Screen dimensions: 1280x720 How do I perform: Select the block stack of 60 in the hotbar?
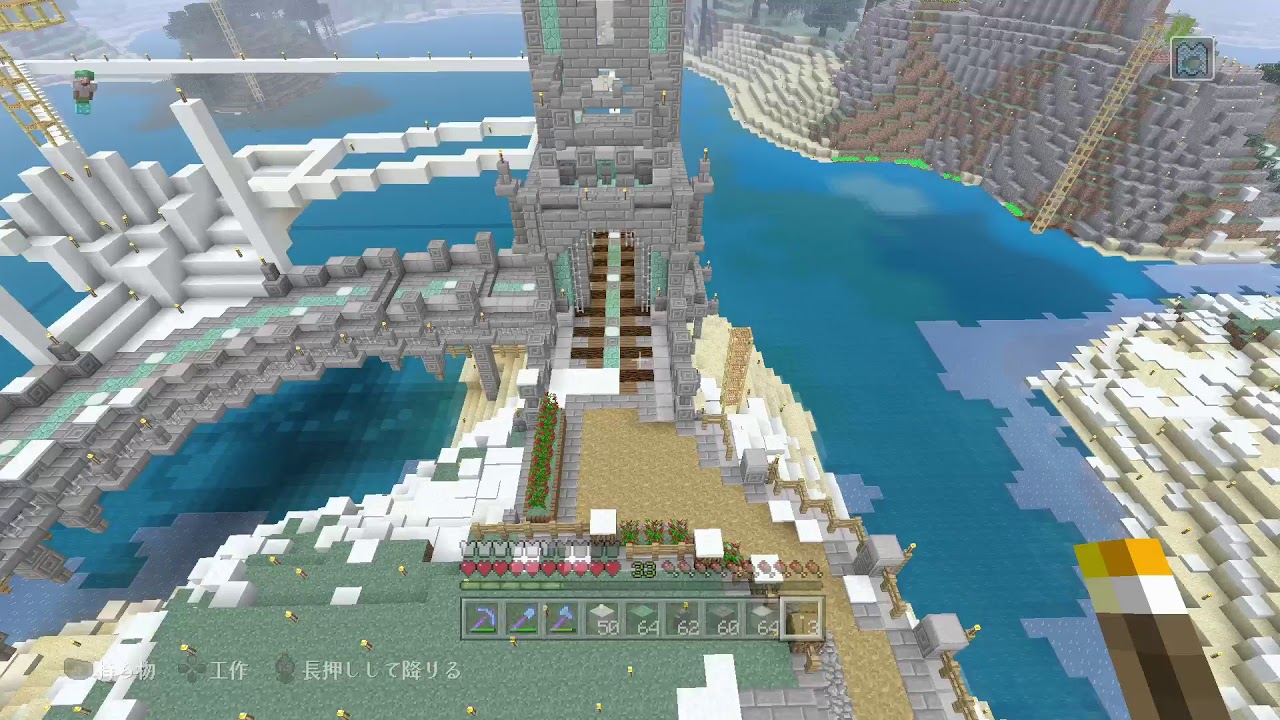(x=721, y=619)
